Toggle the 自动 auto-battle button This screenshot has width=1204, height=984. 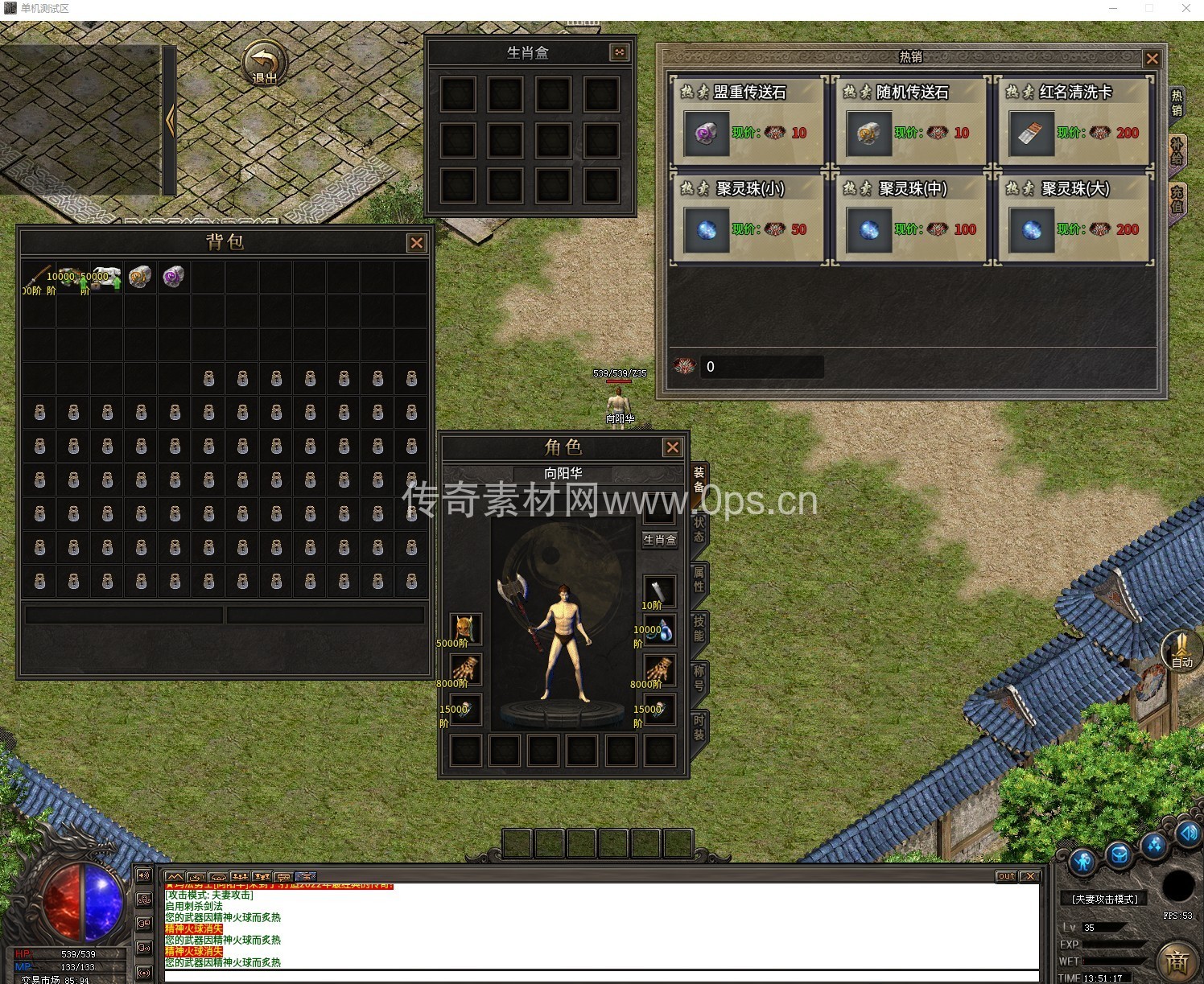click(x=1181, y=651)
